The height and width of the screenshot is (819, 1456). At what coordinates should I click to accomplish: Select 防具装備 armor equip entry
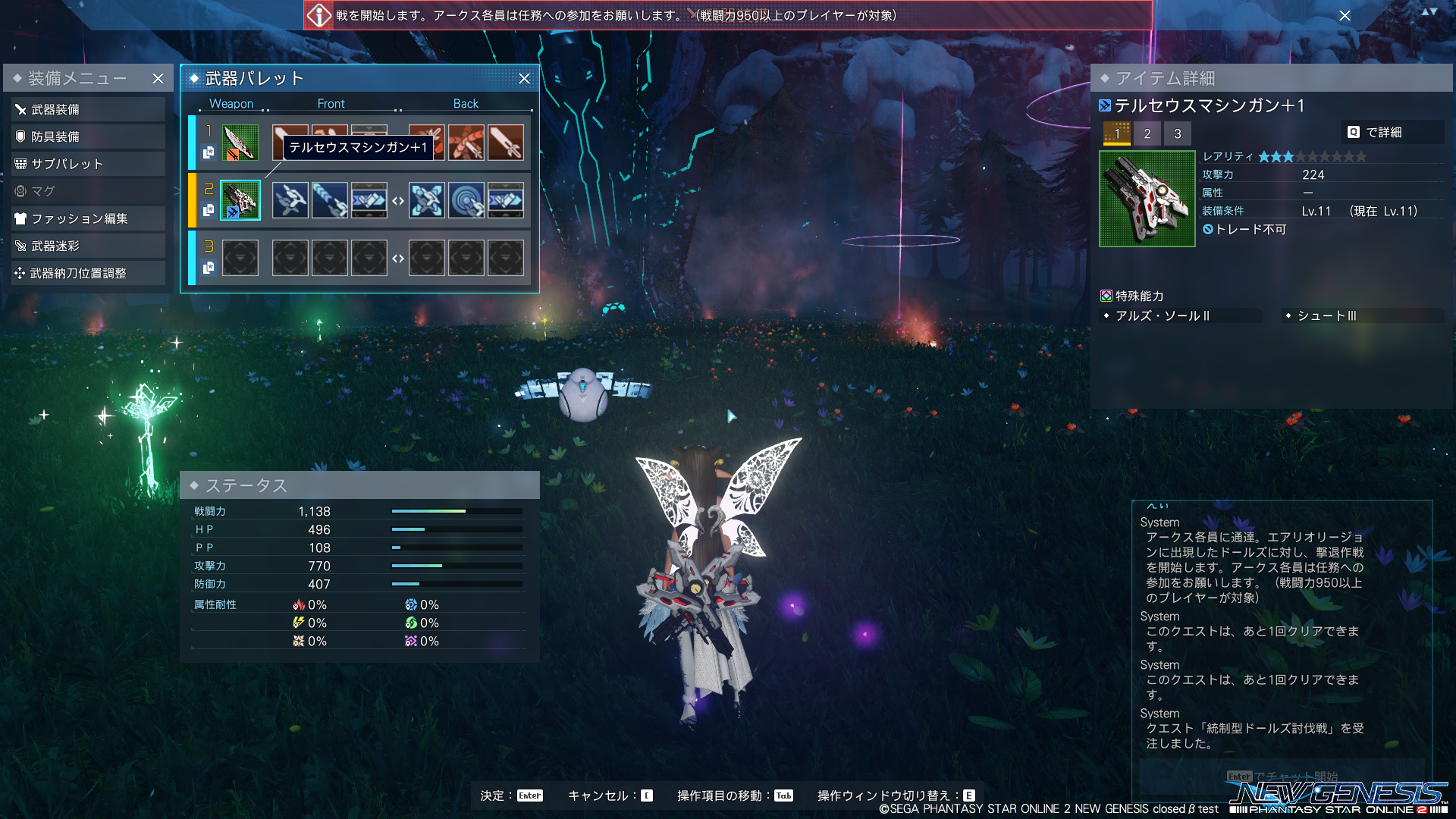[88, 136]
